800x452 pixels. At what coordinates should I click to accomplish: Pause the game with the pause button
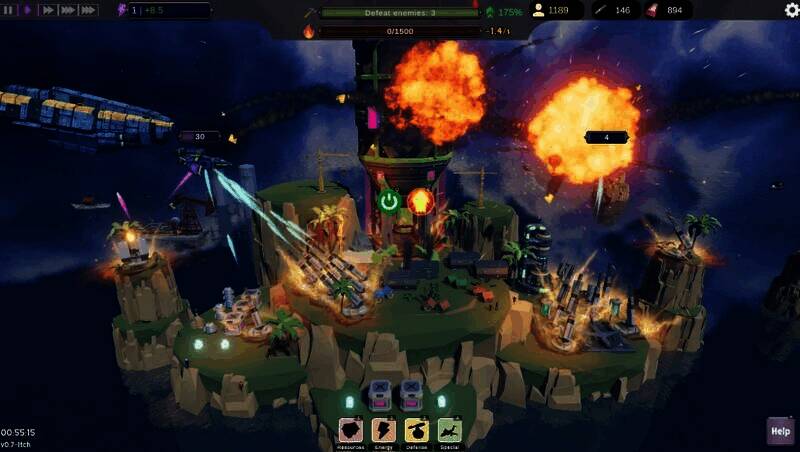9,10
